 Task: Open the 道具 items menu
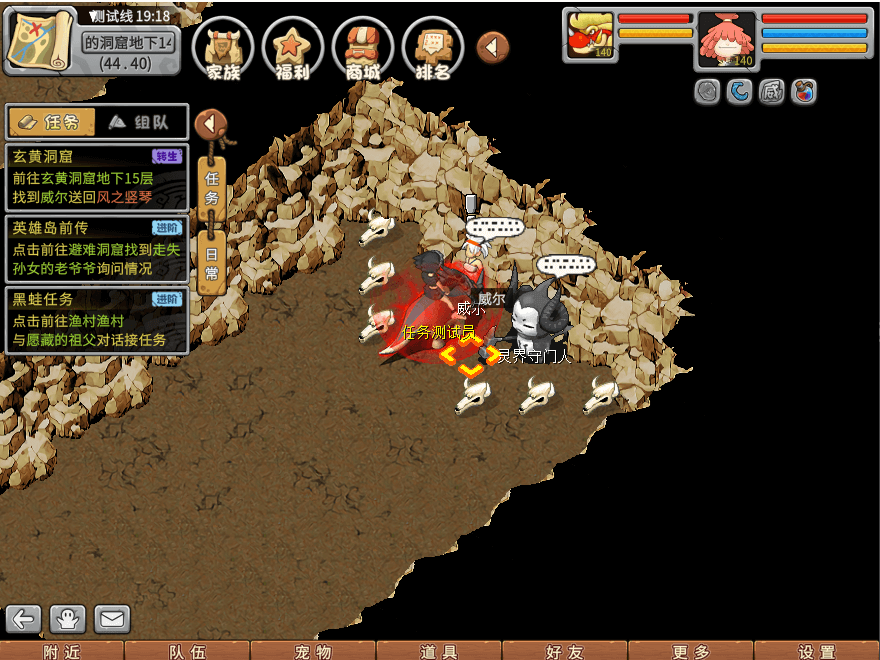[x=438, y=651]
